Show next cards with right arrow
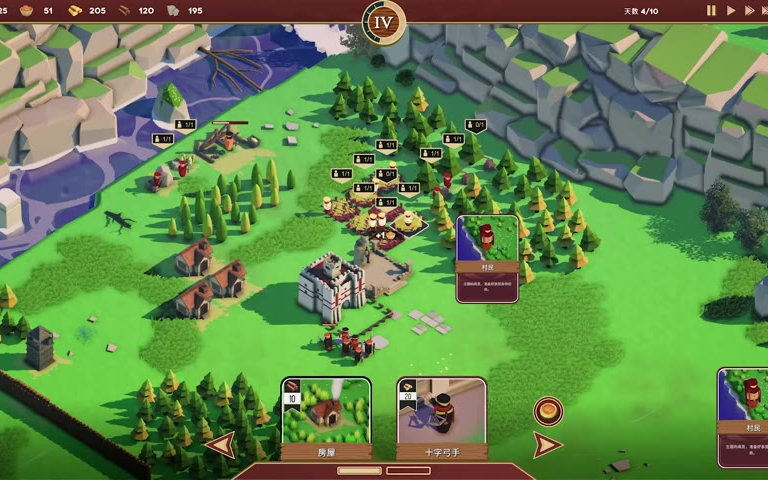Viewport: 768px width, 480px height. (x=546, y=445)
